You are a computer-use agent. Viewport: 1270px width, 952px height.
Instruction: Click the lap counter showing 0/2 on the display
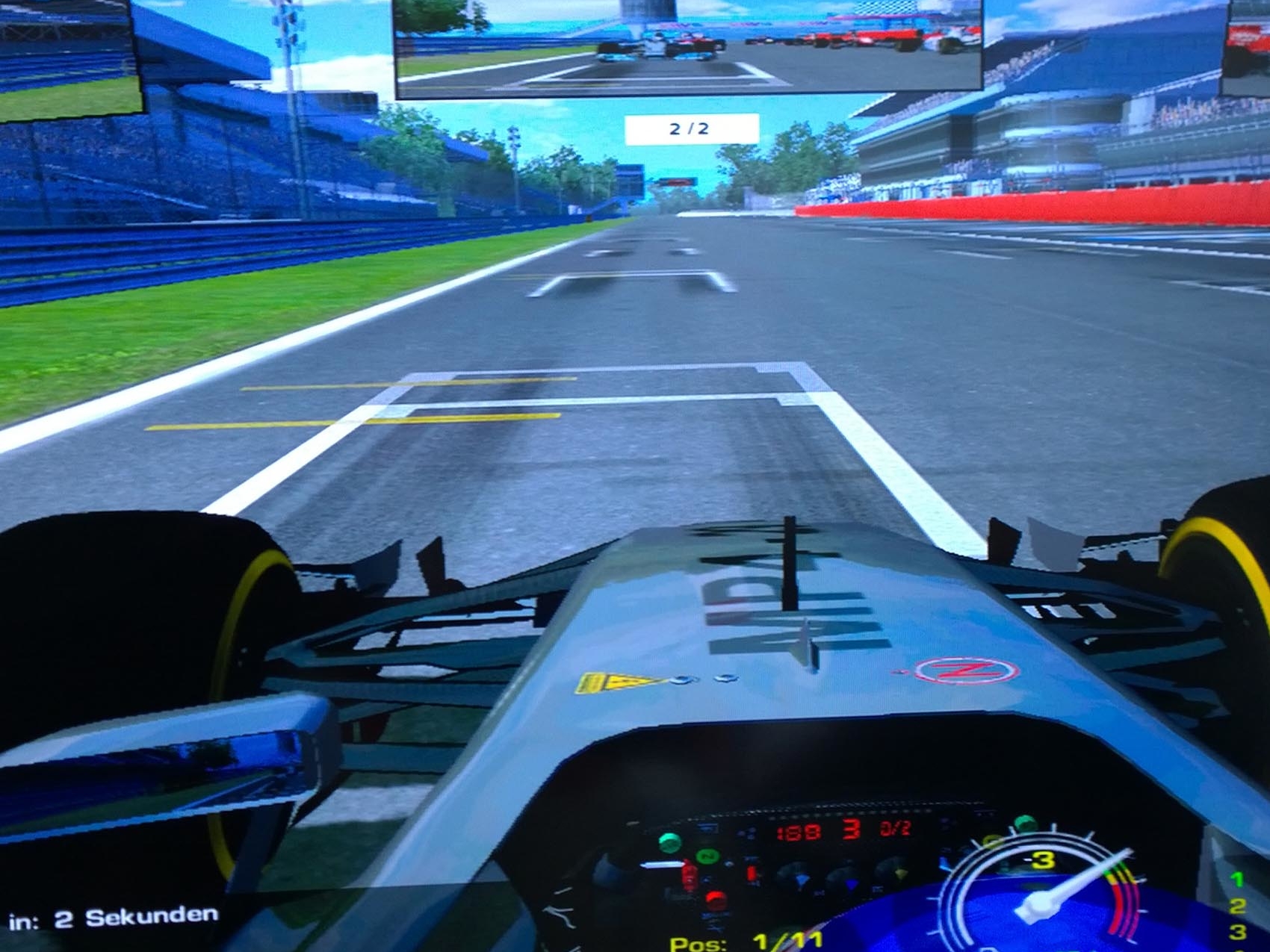895,828
